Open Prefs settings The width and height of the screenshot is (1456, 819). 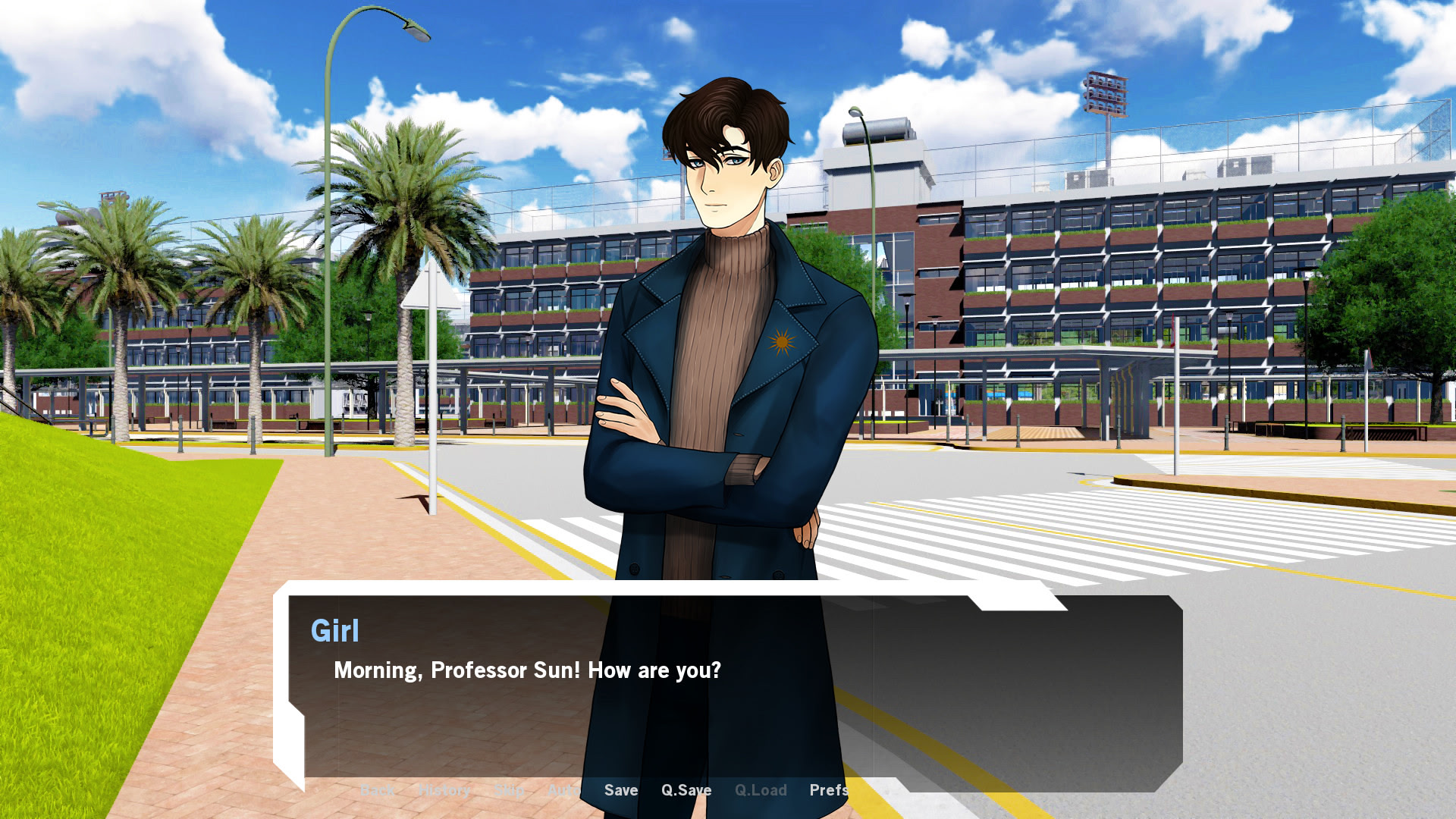pos(828,790)
